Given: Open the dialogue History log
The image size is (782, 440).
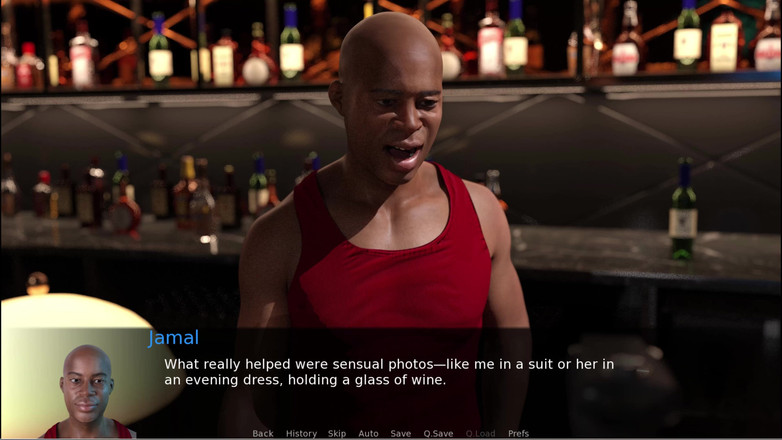Looking at the screenshot, I should 301,434.
